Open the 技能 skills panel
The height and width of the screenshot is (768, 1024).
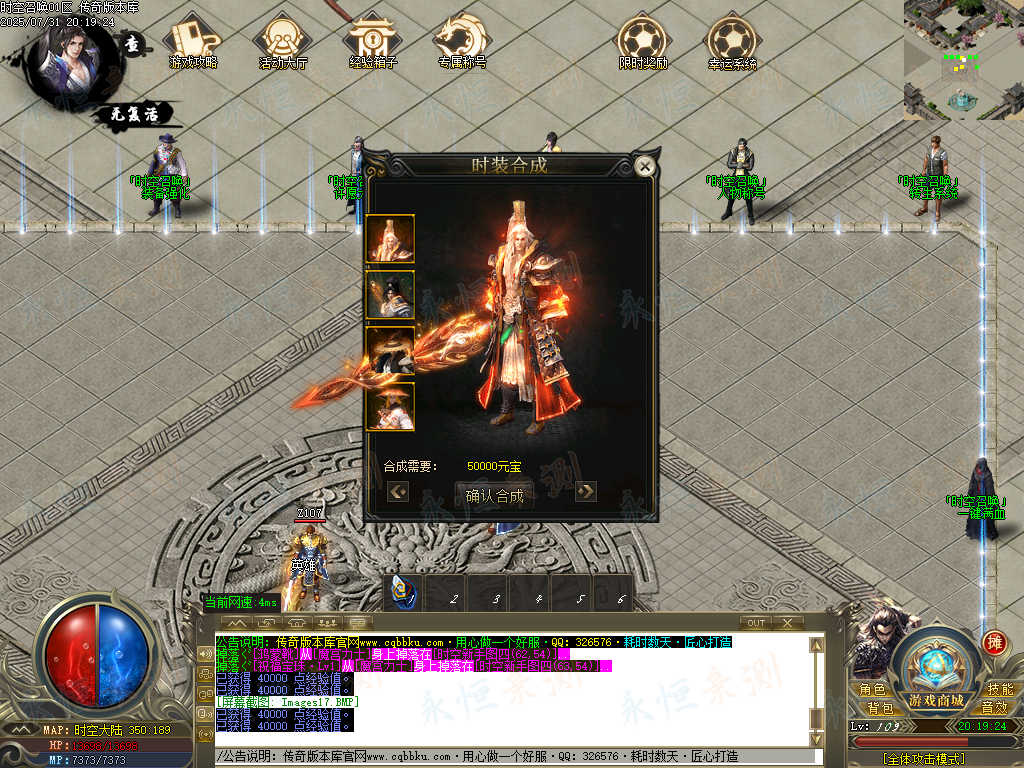999,690
